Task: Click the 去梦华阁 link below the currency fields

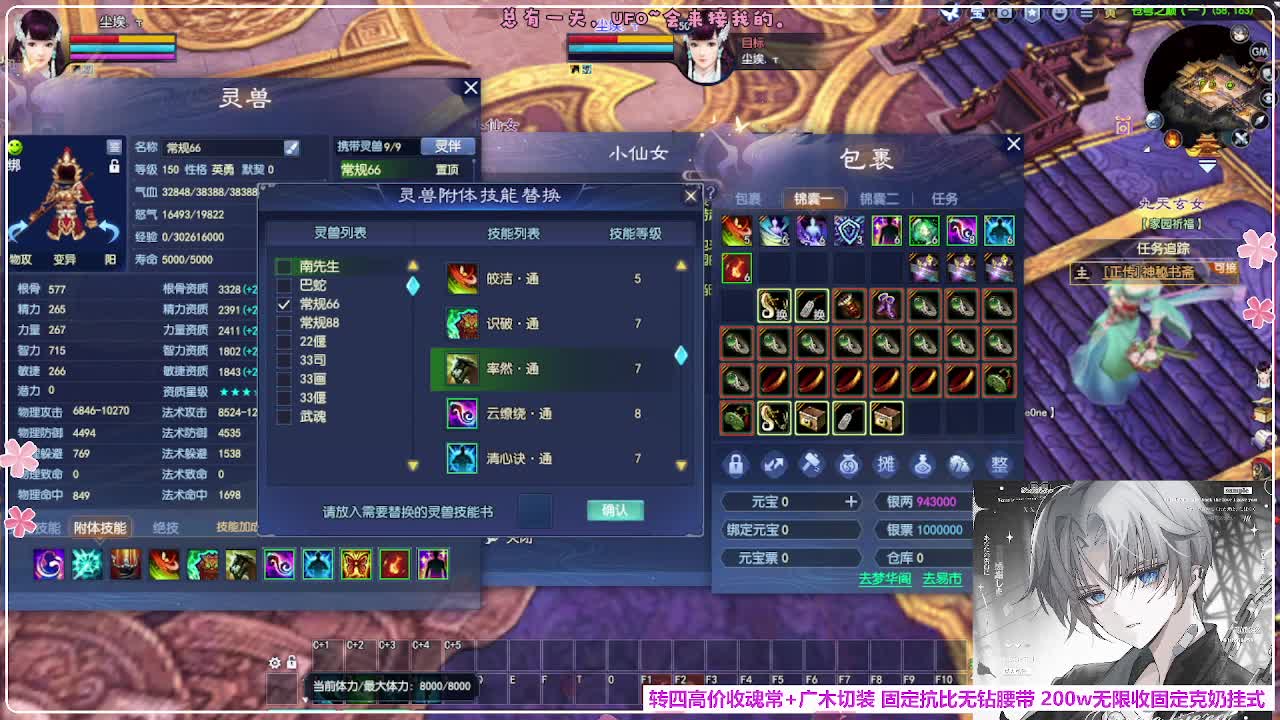Action: [x=886, y=578]
